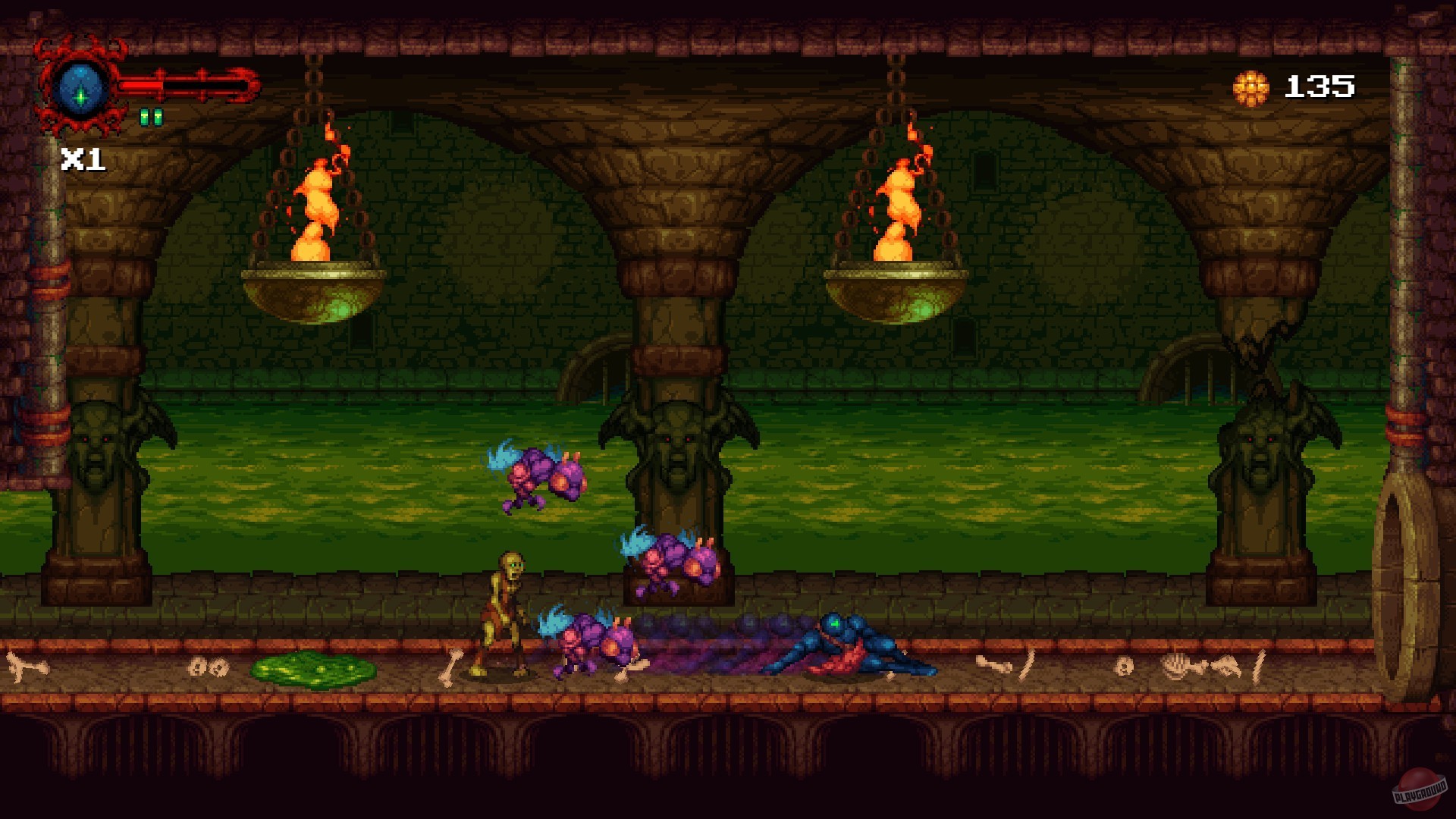Viewport: 1456px width, 819px height.
Task: Click the green slime puddle on the floor
Action: click(311, 671)
